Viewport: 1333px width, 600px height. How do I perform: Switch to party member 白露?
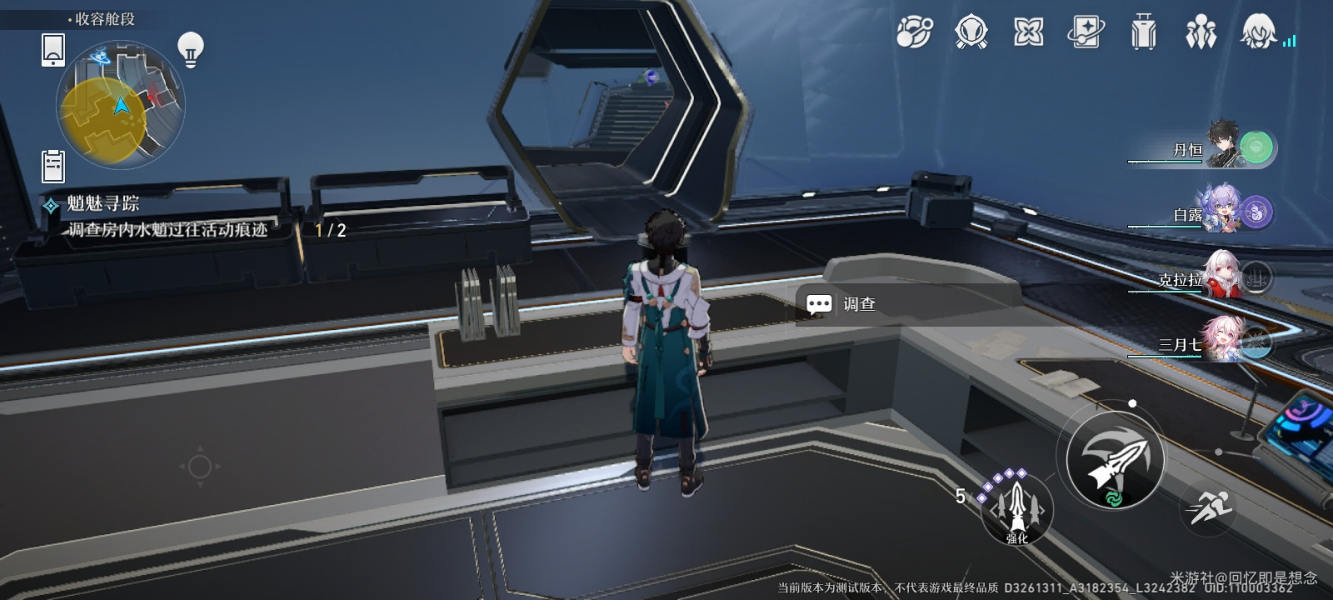[x=1222, y=211]
